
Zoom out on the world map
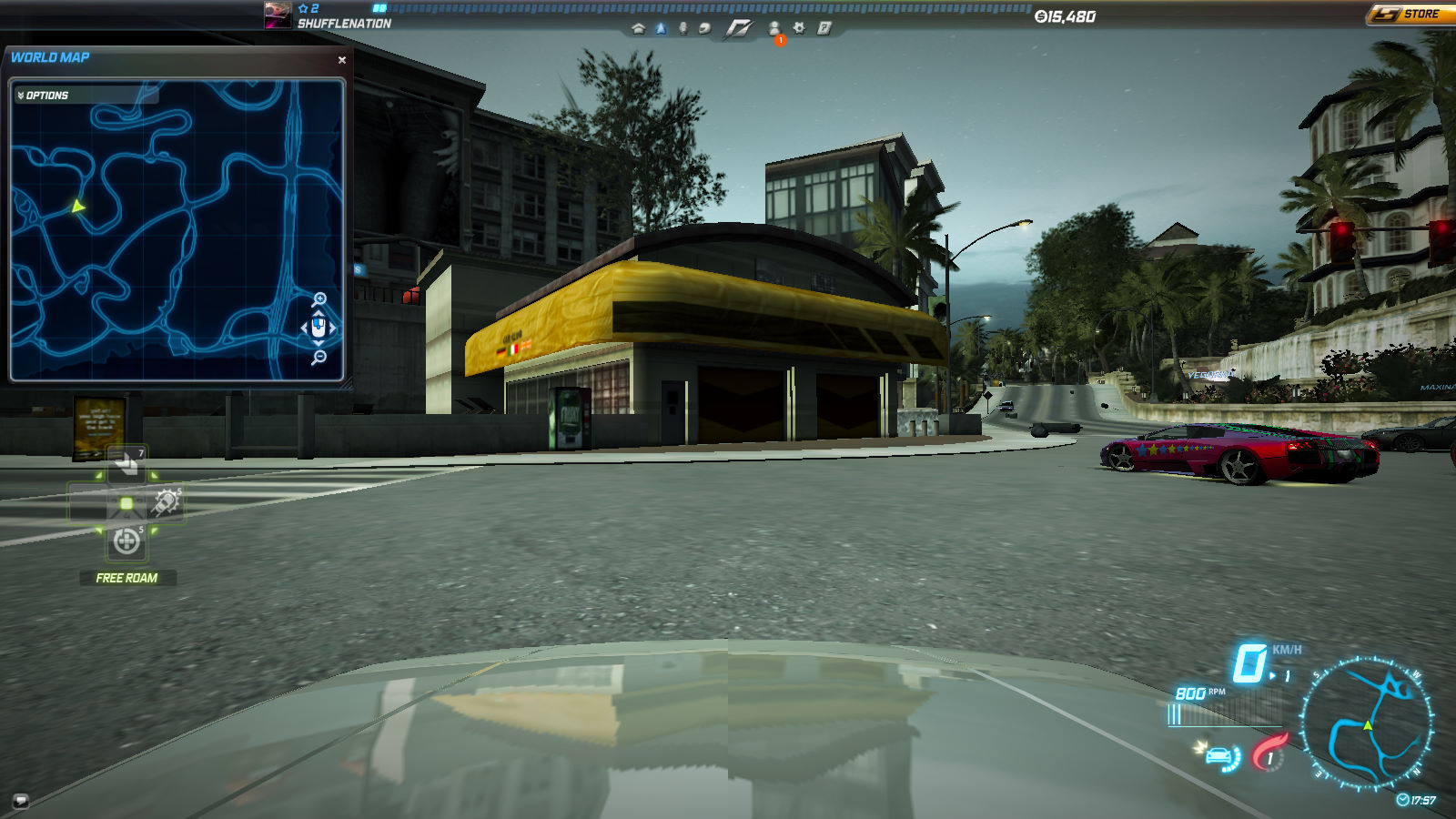pos(318,358)
